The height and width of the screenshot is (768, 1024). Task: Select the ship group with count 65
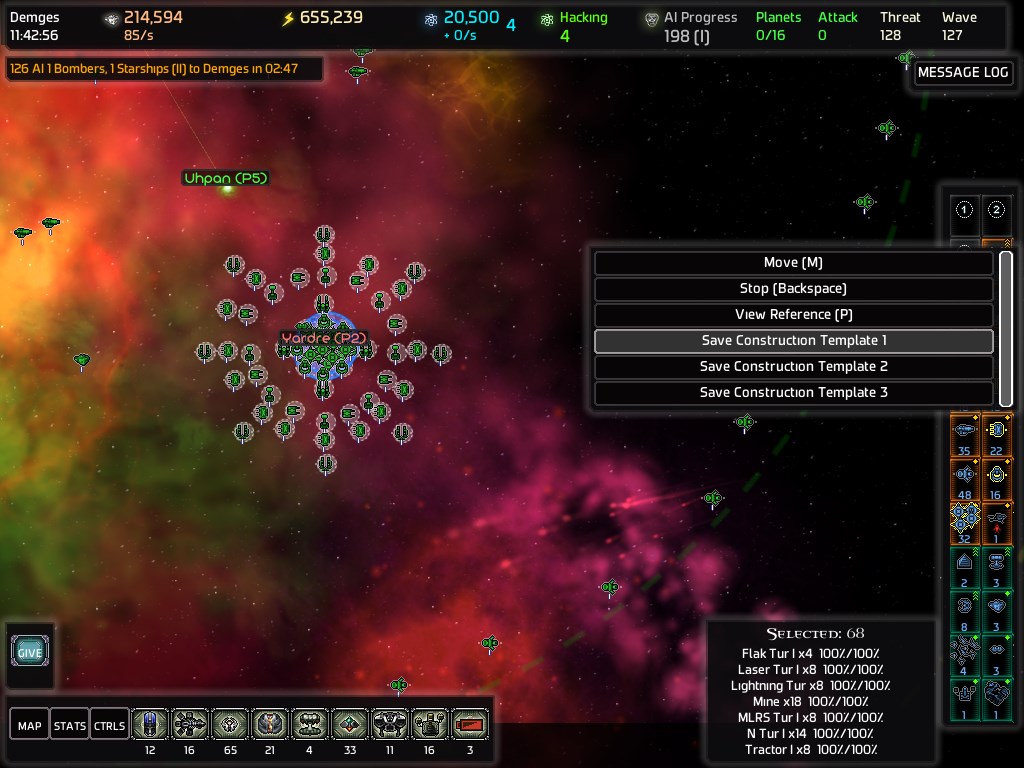(230, 727)
